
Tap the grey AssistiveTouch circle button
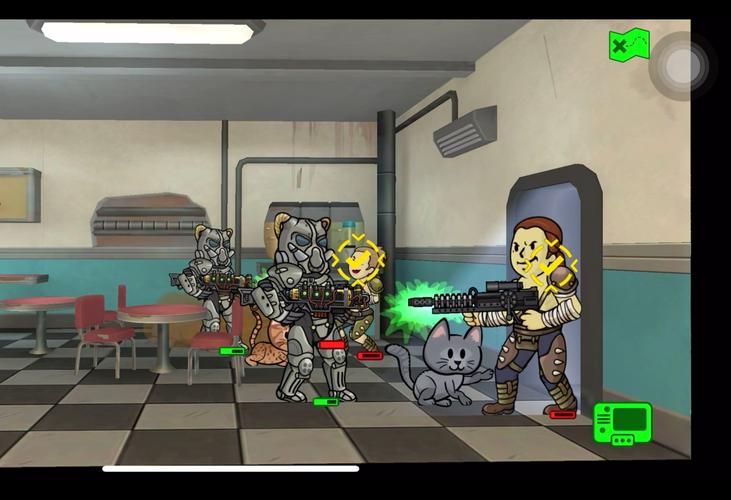[682, 67]
